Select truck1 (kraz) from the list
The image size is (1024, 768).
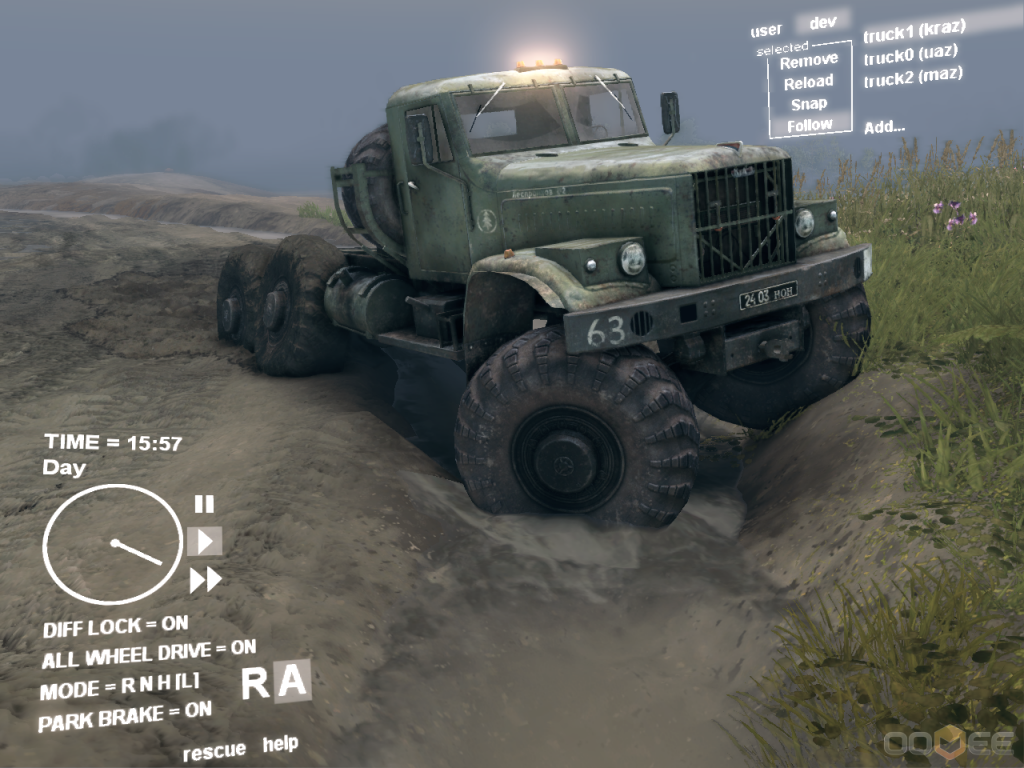pos(914,28)
